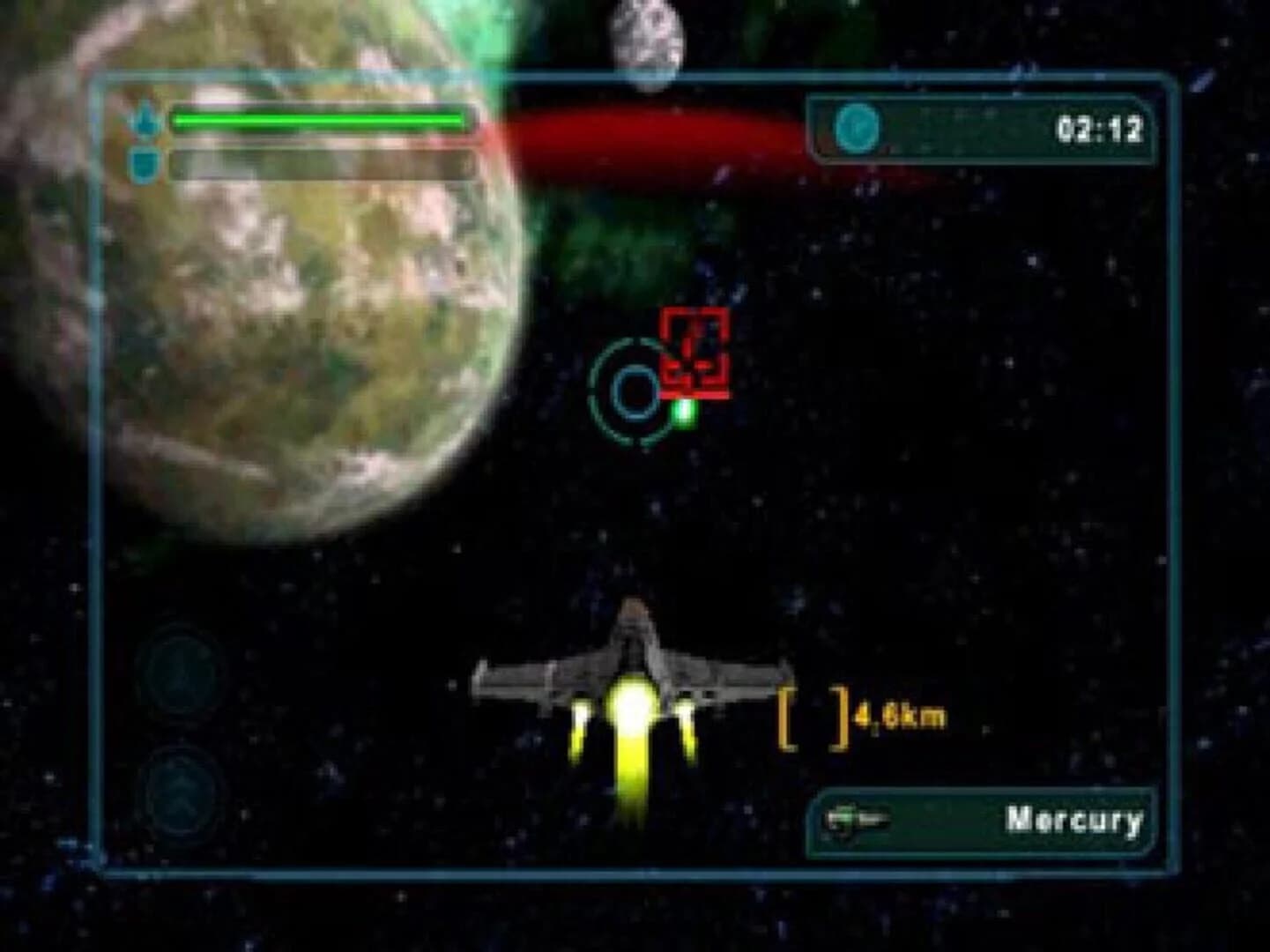Adjust the green health bar slider

tap(317, 118)
